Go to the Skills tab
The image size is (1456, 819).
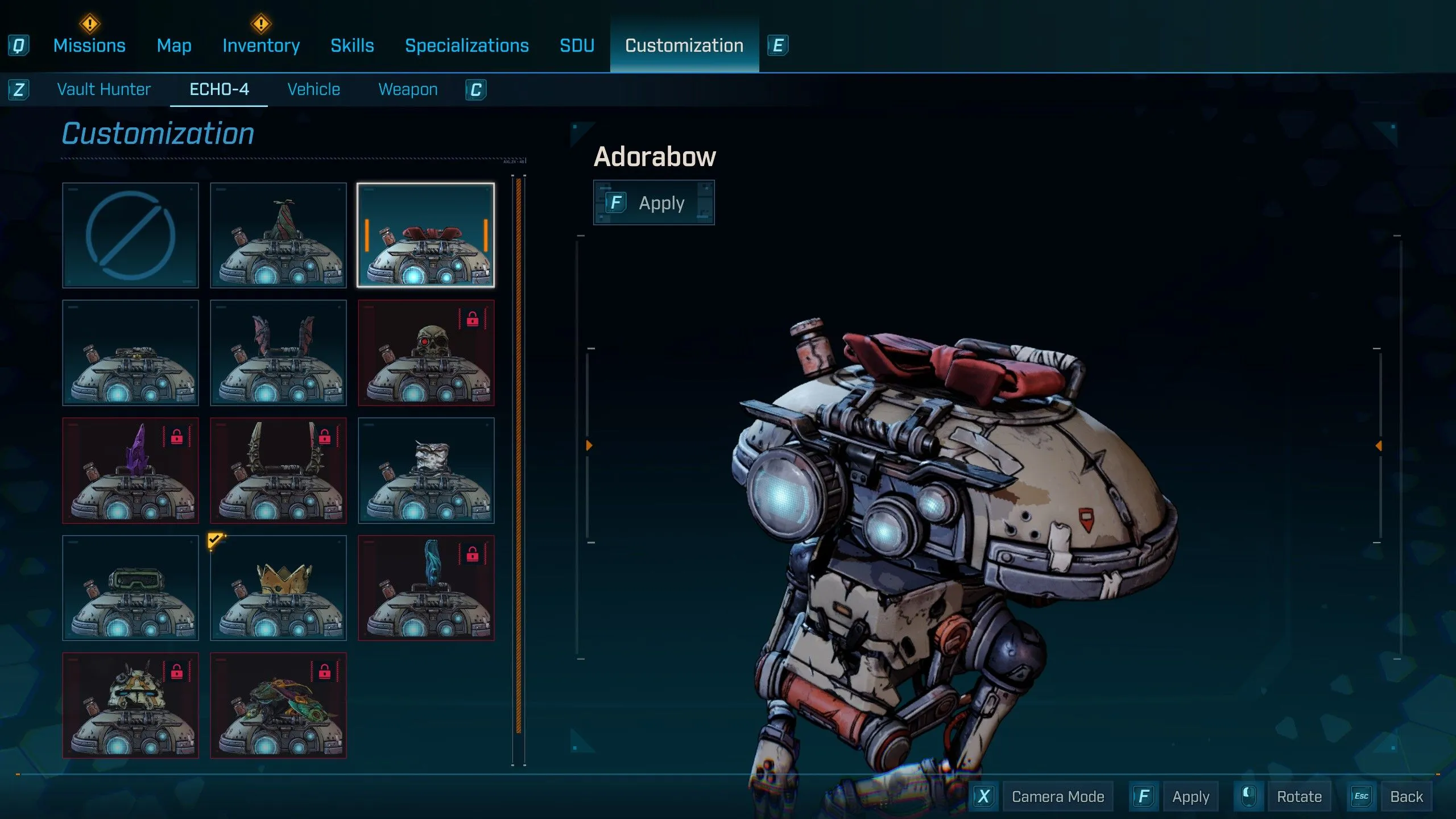[x=352, y=45]
